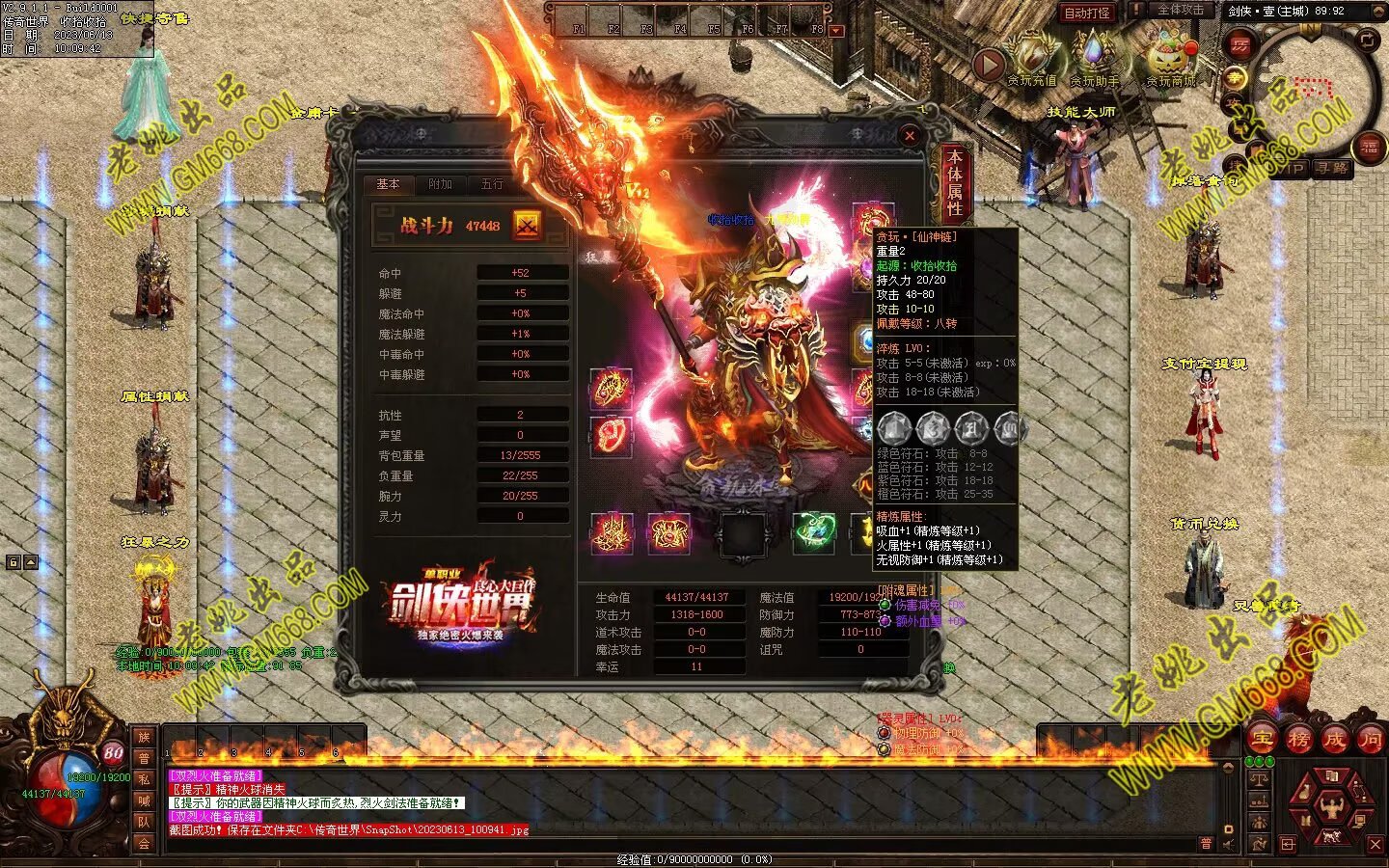Open the 五行 tab

coord(492,184)
